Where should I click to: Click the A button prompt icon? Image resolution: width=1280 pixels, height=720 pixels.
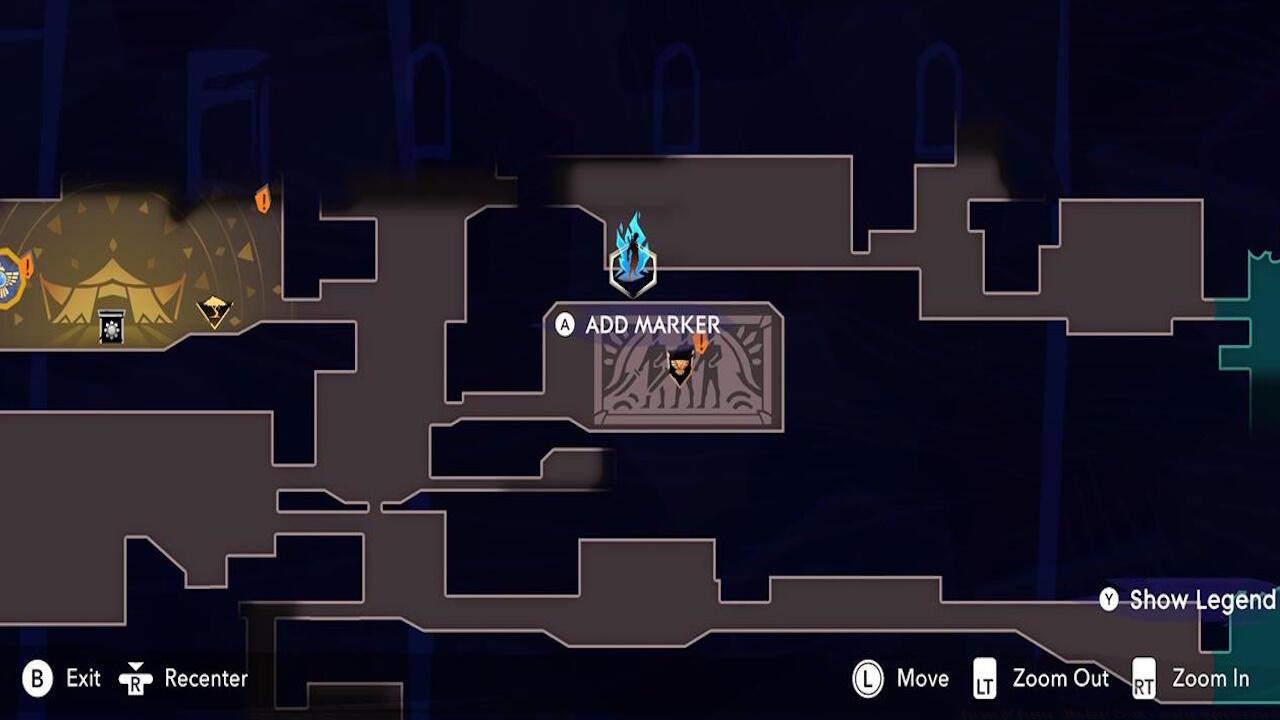[565, 324]
